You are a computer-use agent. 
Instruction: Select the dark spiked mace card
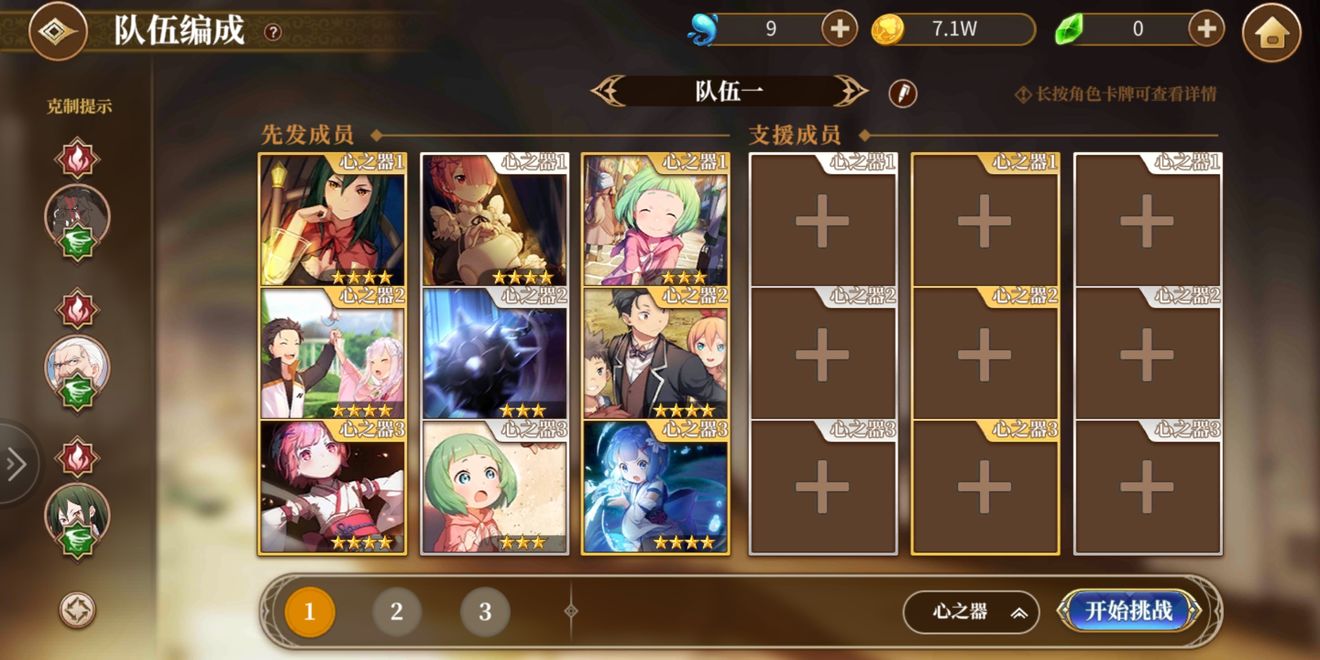click(494, 355)
